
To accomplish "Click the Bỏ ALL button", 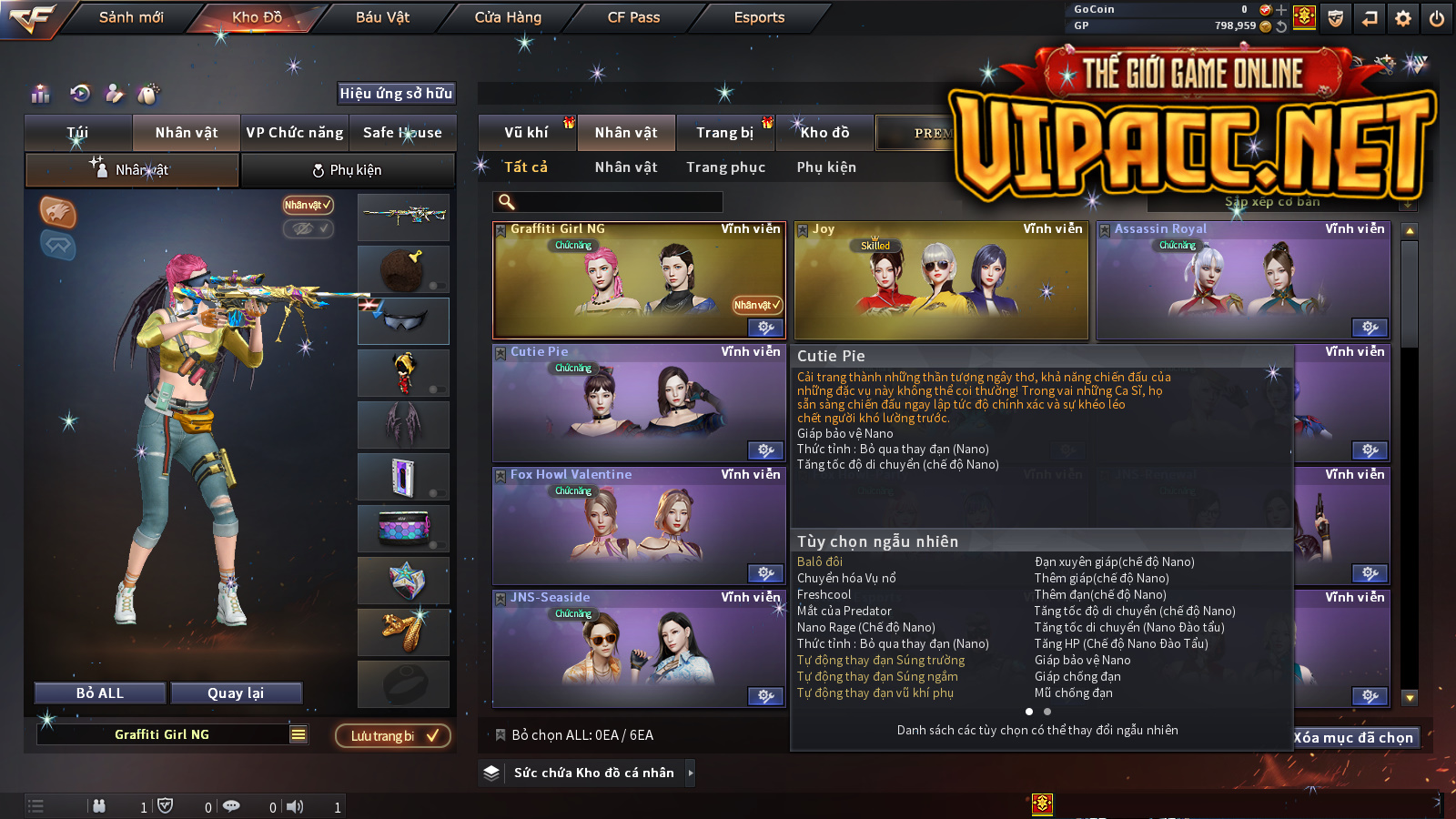I will 100,693.
